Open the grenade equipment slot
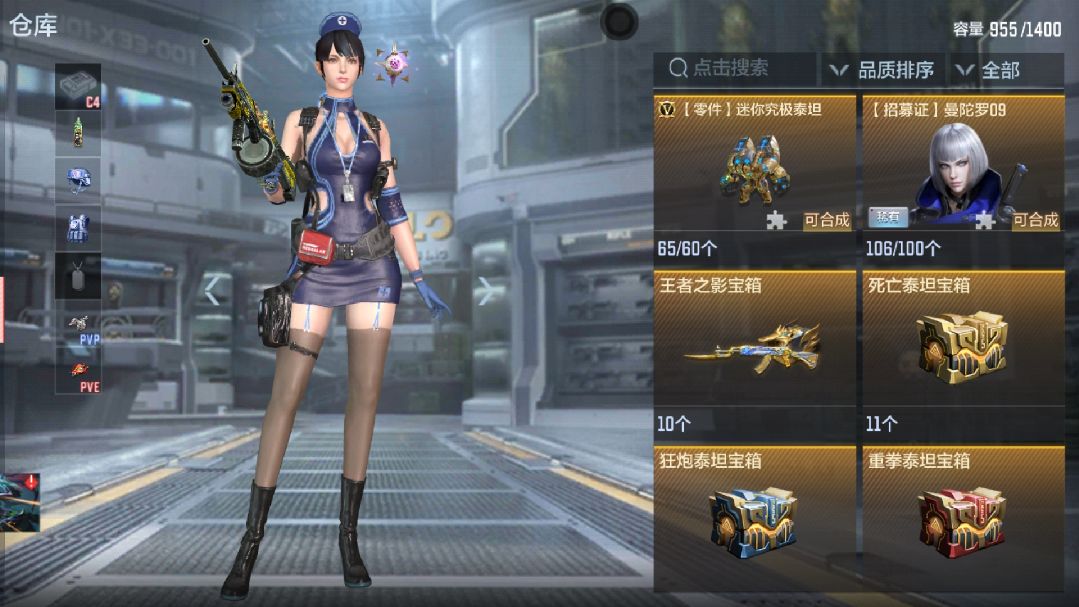Image resolution: width=1079 pixels, height=607 pixels. (x=78, y=133)
